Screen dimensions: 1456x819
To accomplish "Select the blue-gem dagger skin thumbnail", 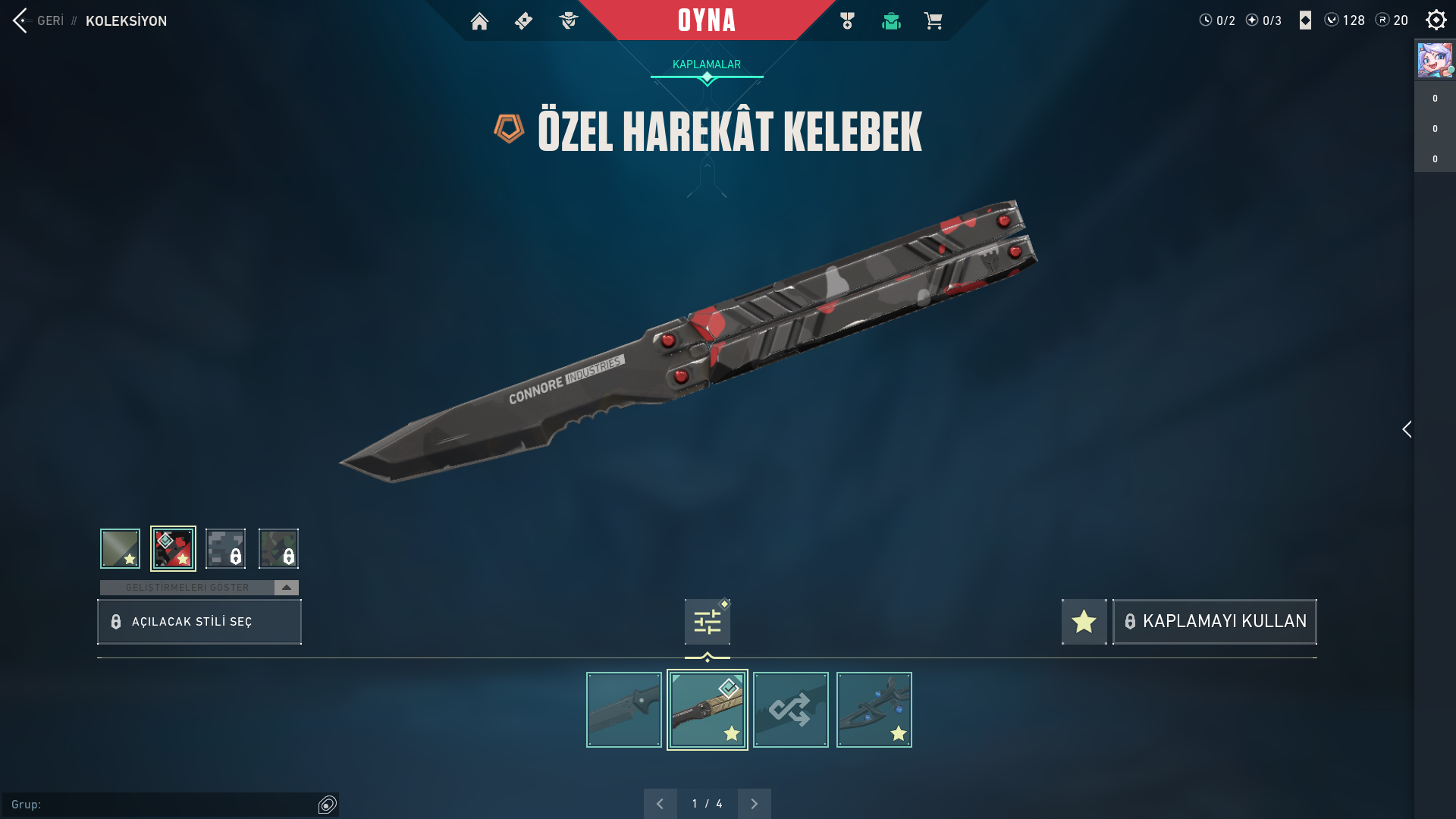I will (874, 710).
